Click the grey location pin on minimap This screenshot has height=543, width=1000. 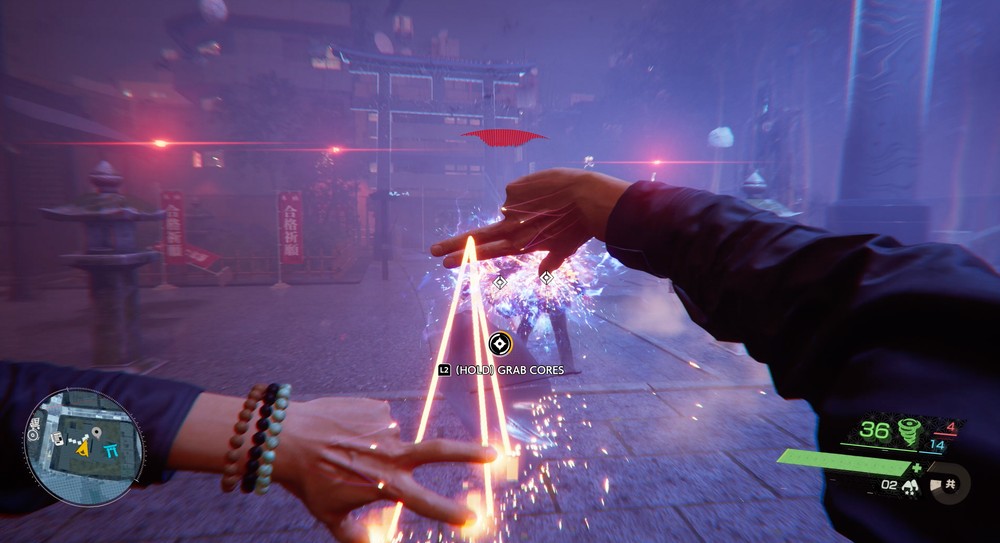[97, 432]
